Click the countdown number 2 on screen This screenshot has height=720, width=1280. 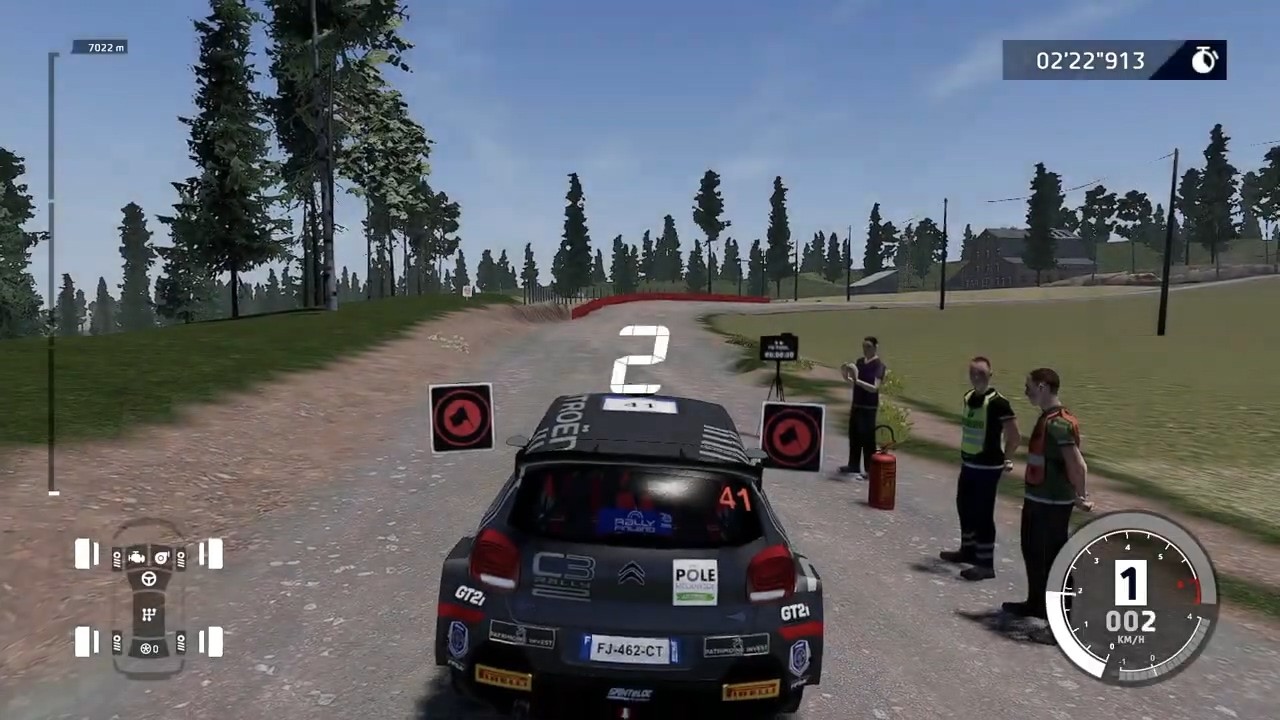click(641, 357)
